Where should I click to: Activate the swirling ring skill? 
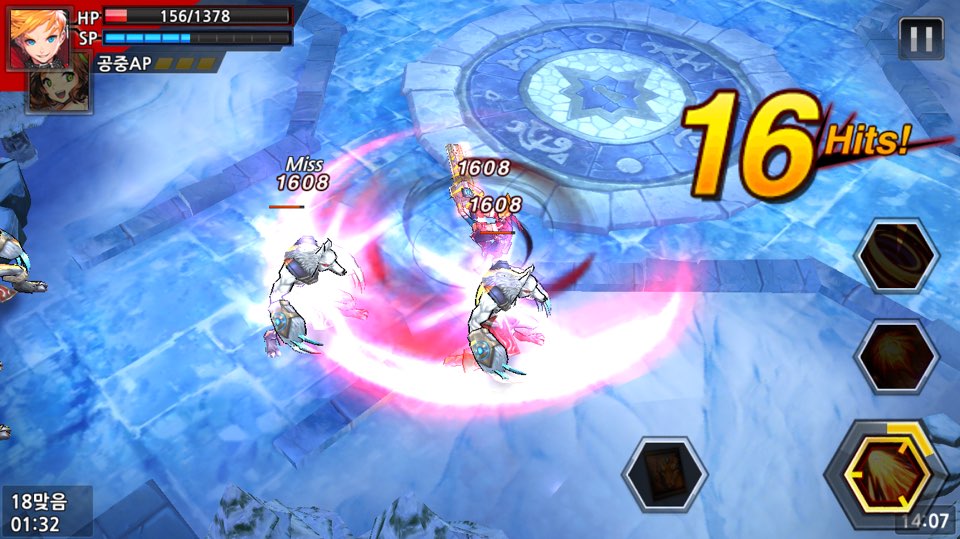[x=897, y=256]
